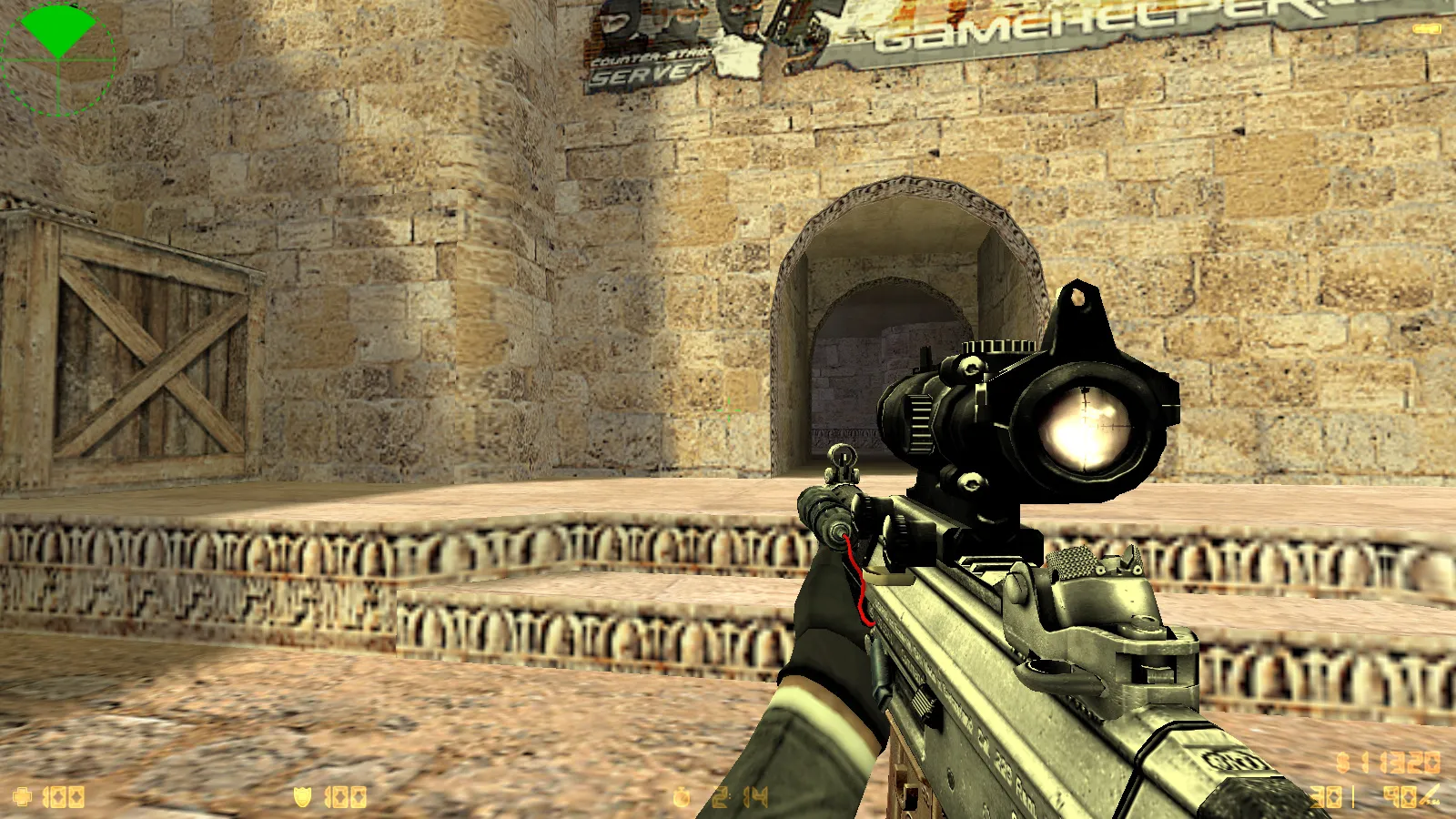Toggle the crosshair at screen center

pos(728,409)
